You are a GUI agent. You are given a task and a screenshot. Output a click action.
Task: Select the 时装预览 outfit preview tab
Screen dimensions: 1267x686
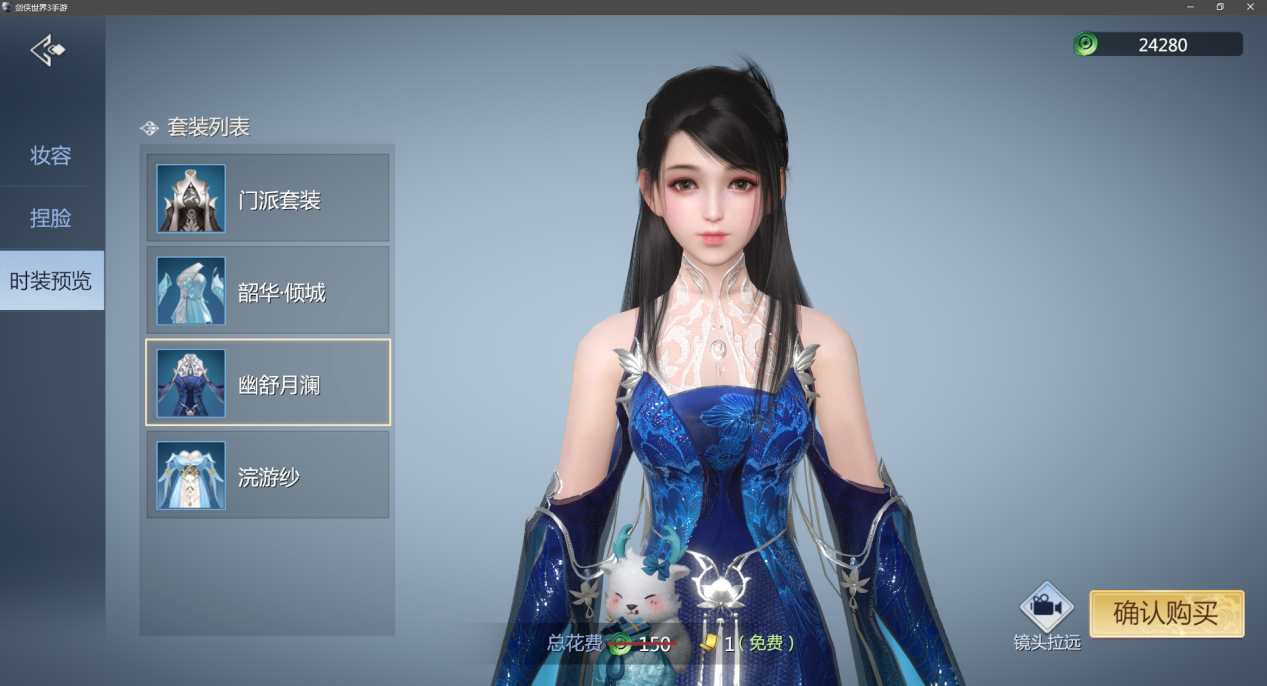[51, 281]
